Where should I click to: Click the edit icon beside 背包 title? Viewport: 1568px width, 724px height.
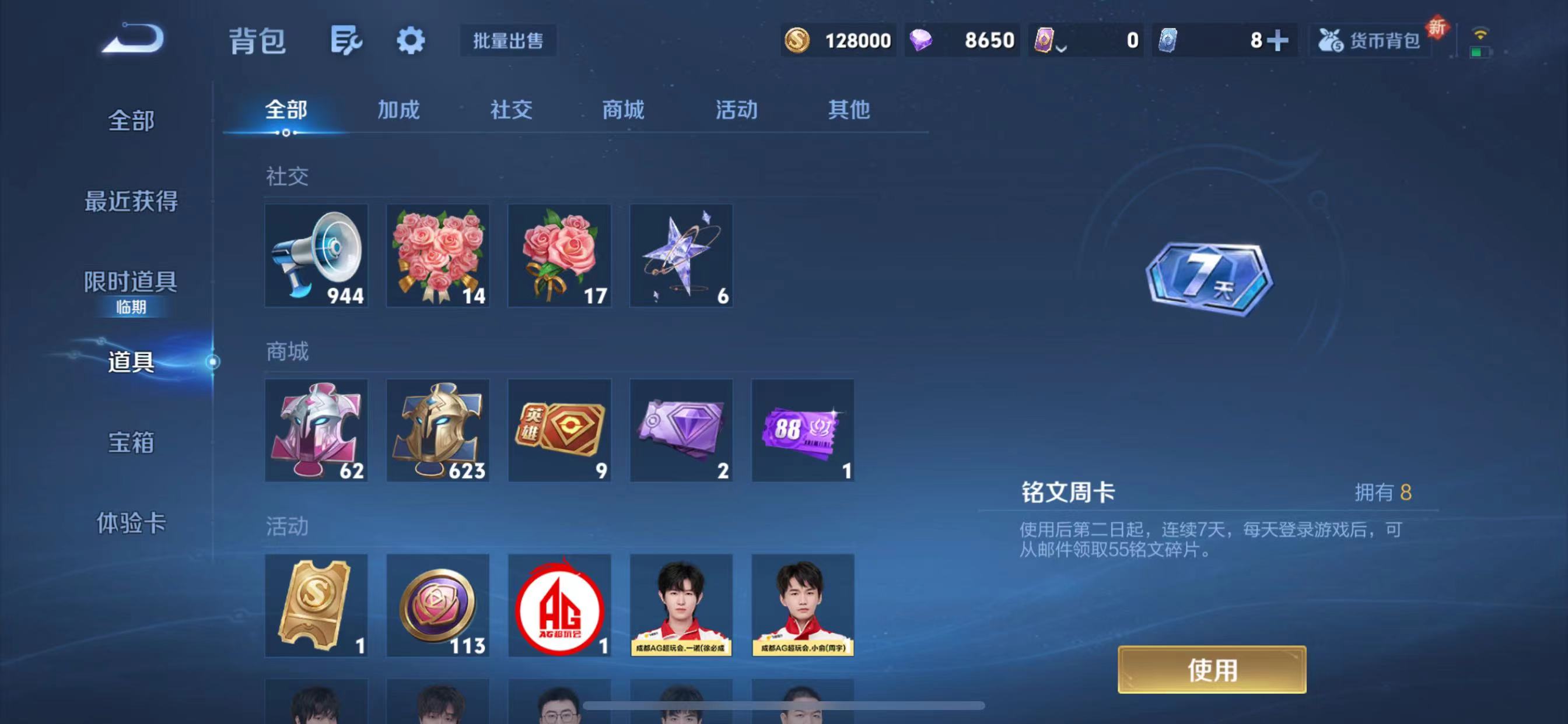coord(347,40)
